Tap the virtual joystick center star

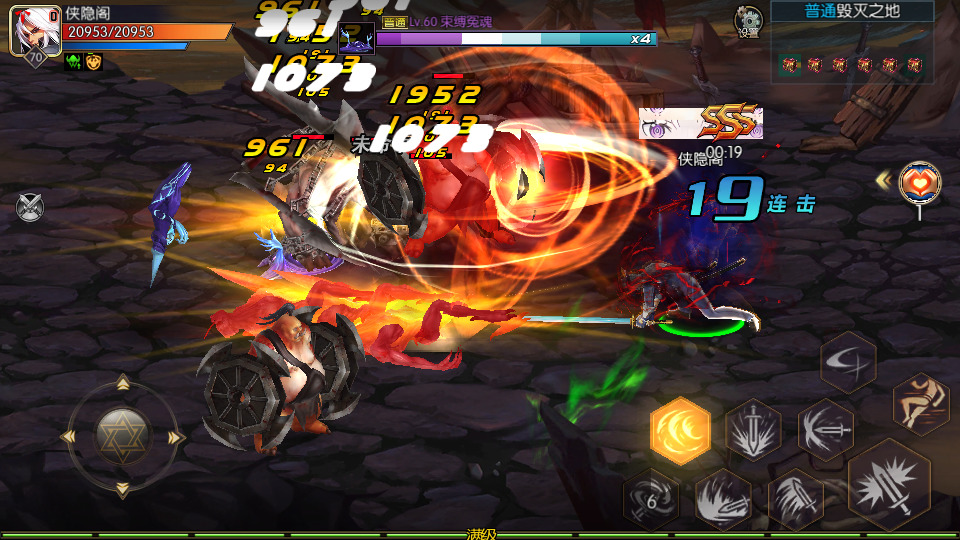coord(122,434)
